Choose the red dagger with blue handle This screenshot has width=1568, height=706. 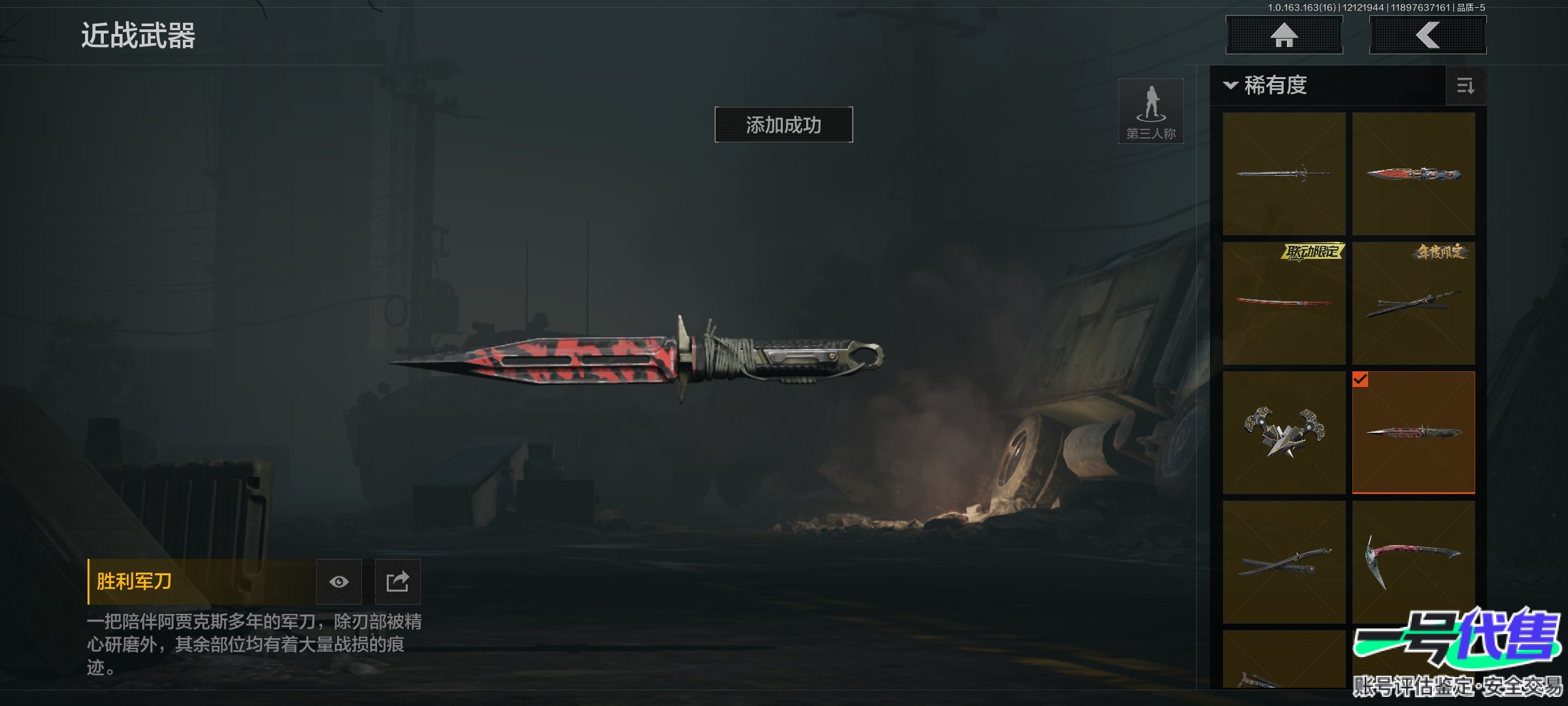(x=1413, y=174)
